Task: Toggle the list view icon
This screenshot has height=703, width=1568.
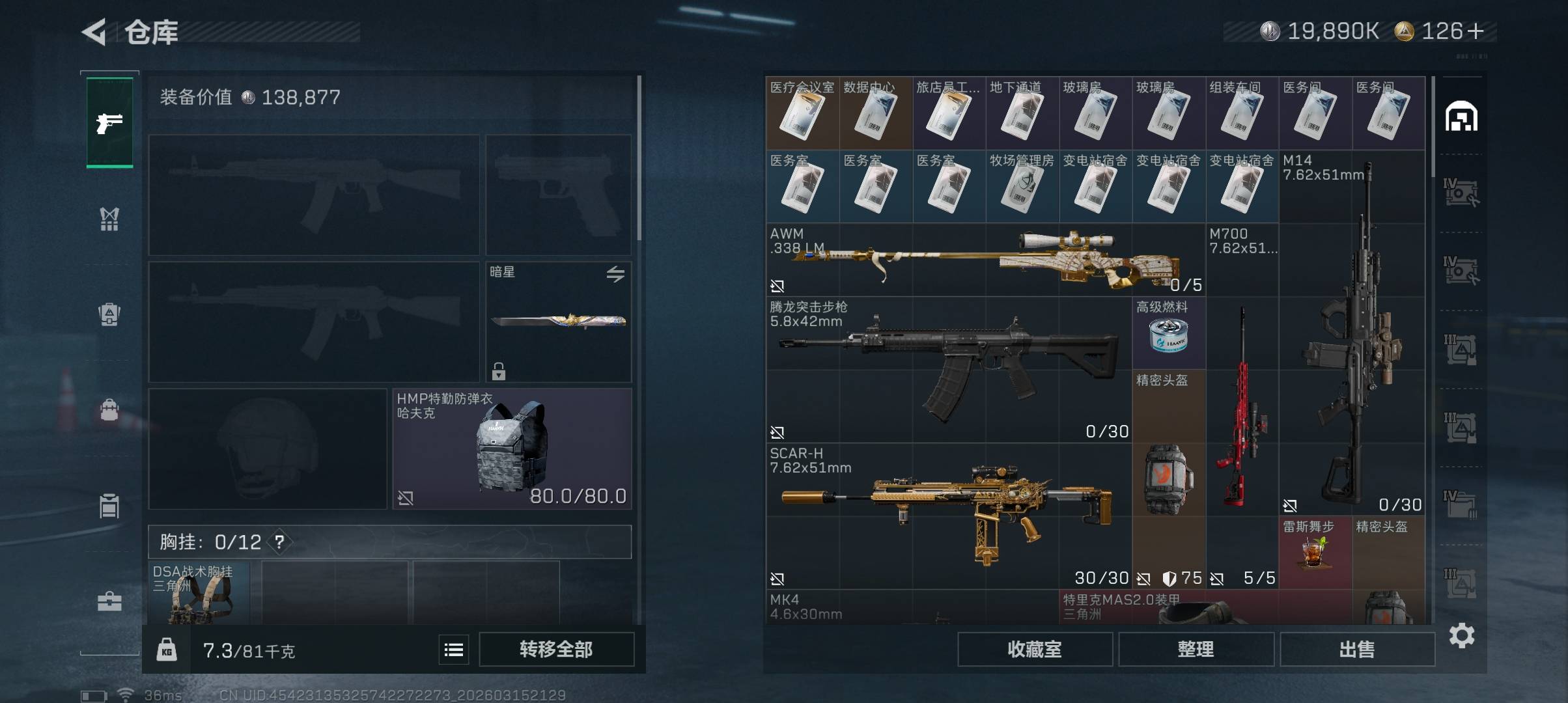Action: point(454,649)
